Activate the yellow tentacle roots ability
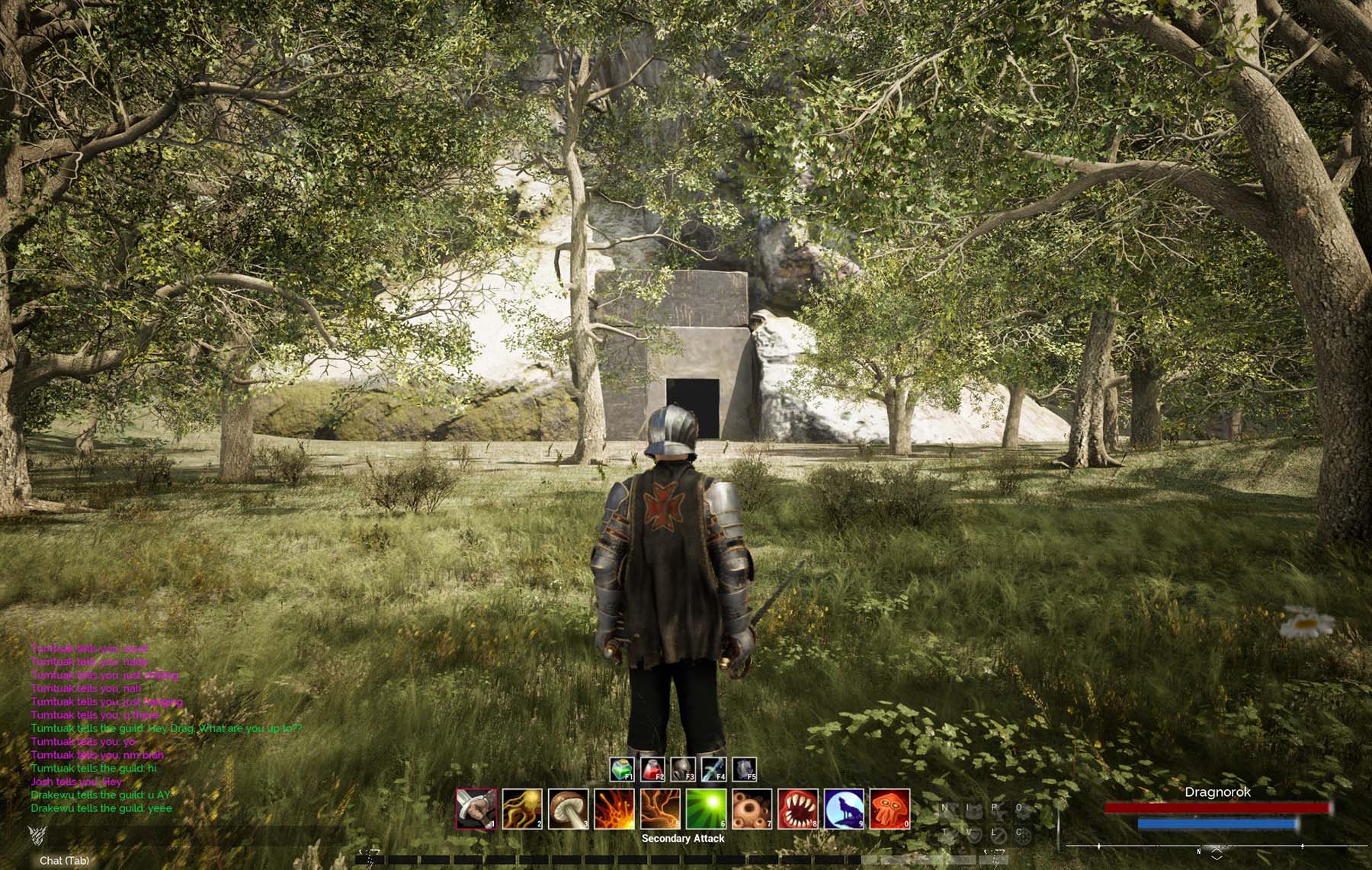Screen dimensions: 1372x870 pyautogui.click(x=522, y=809)
